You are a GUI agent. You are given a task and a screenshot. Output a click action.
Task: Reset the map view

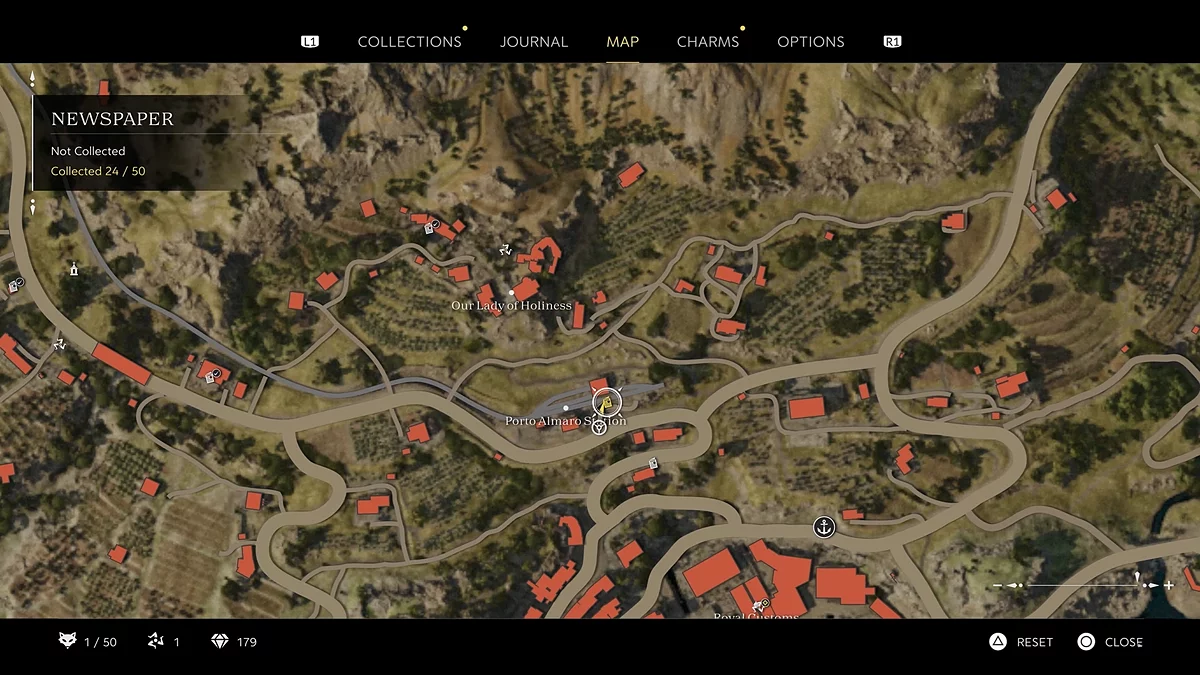point(1021,642)
